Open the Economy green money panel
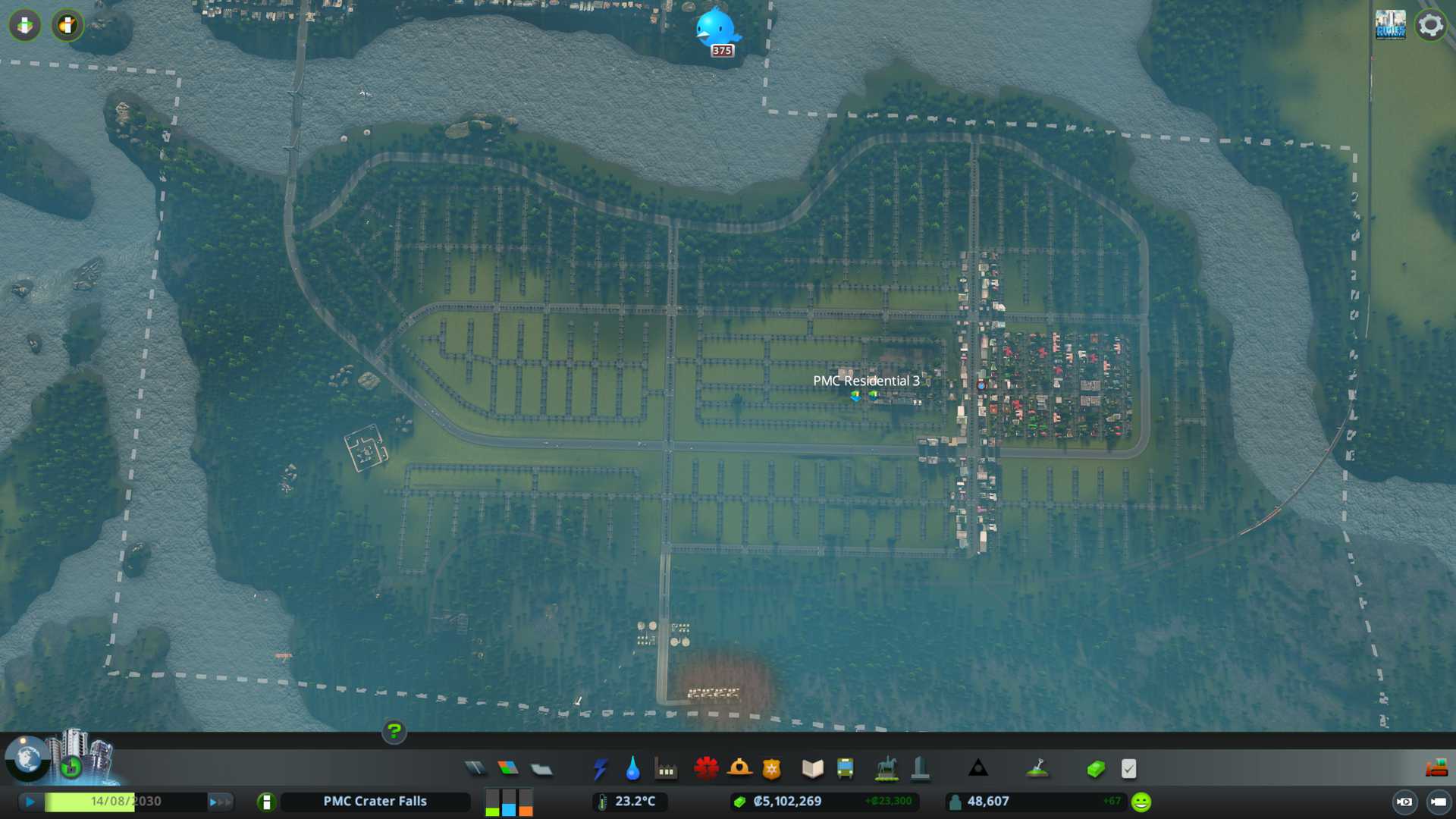 (1096, 769)
